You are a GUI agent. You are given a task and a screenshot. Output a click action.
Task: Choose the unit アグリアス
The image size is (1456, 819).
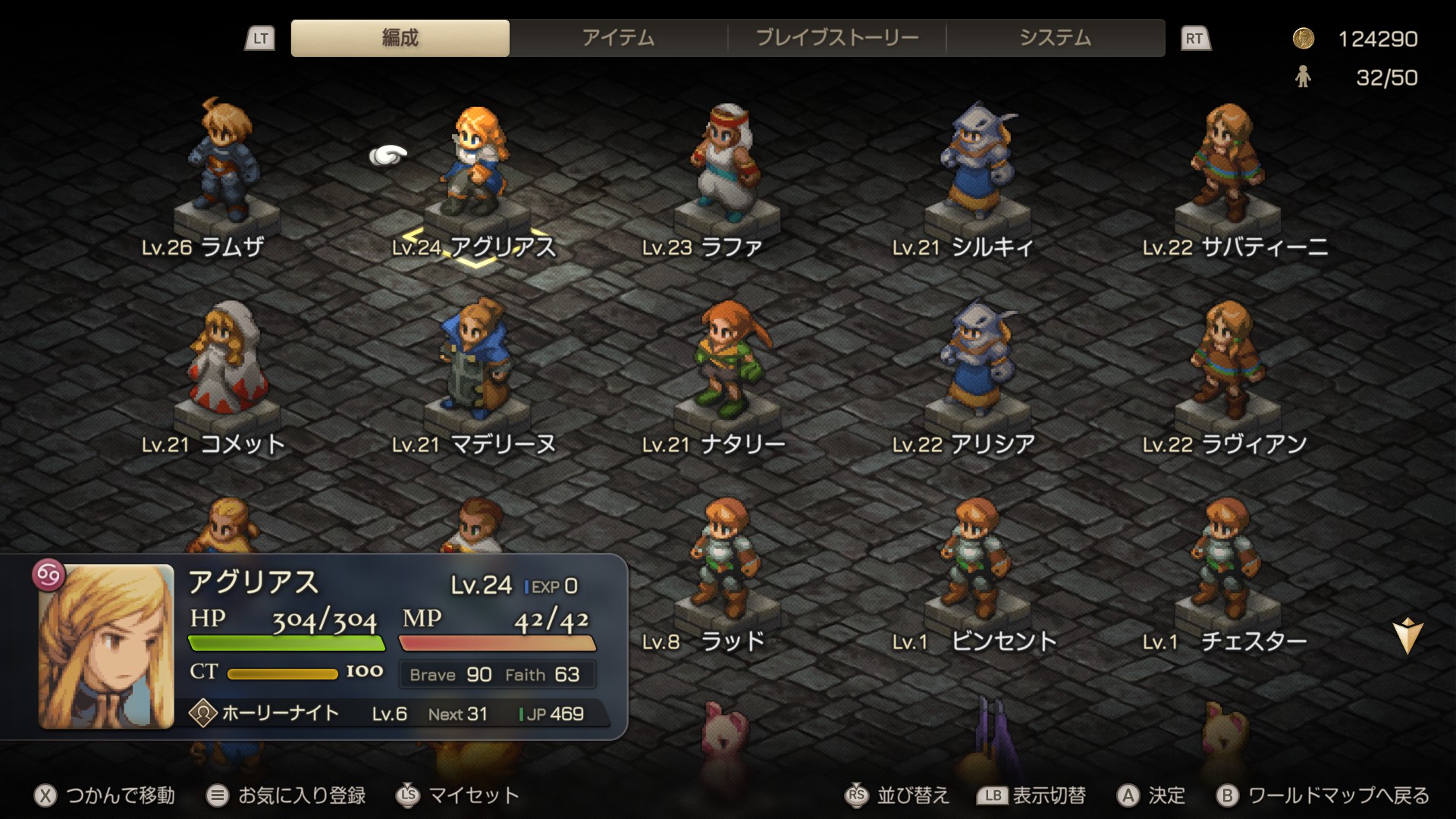475,163
